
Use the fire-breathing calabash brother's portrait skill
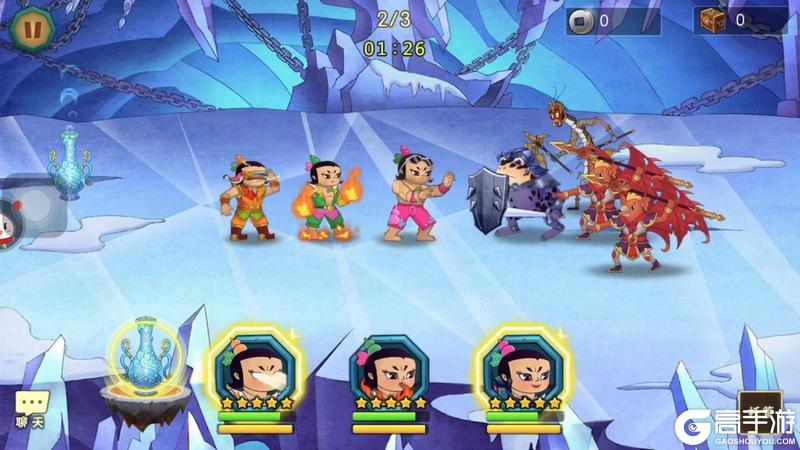click(389, 368)
